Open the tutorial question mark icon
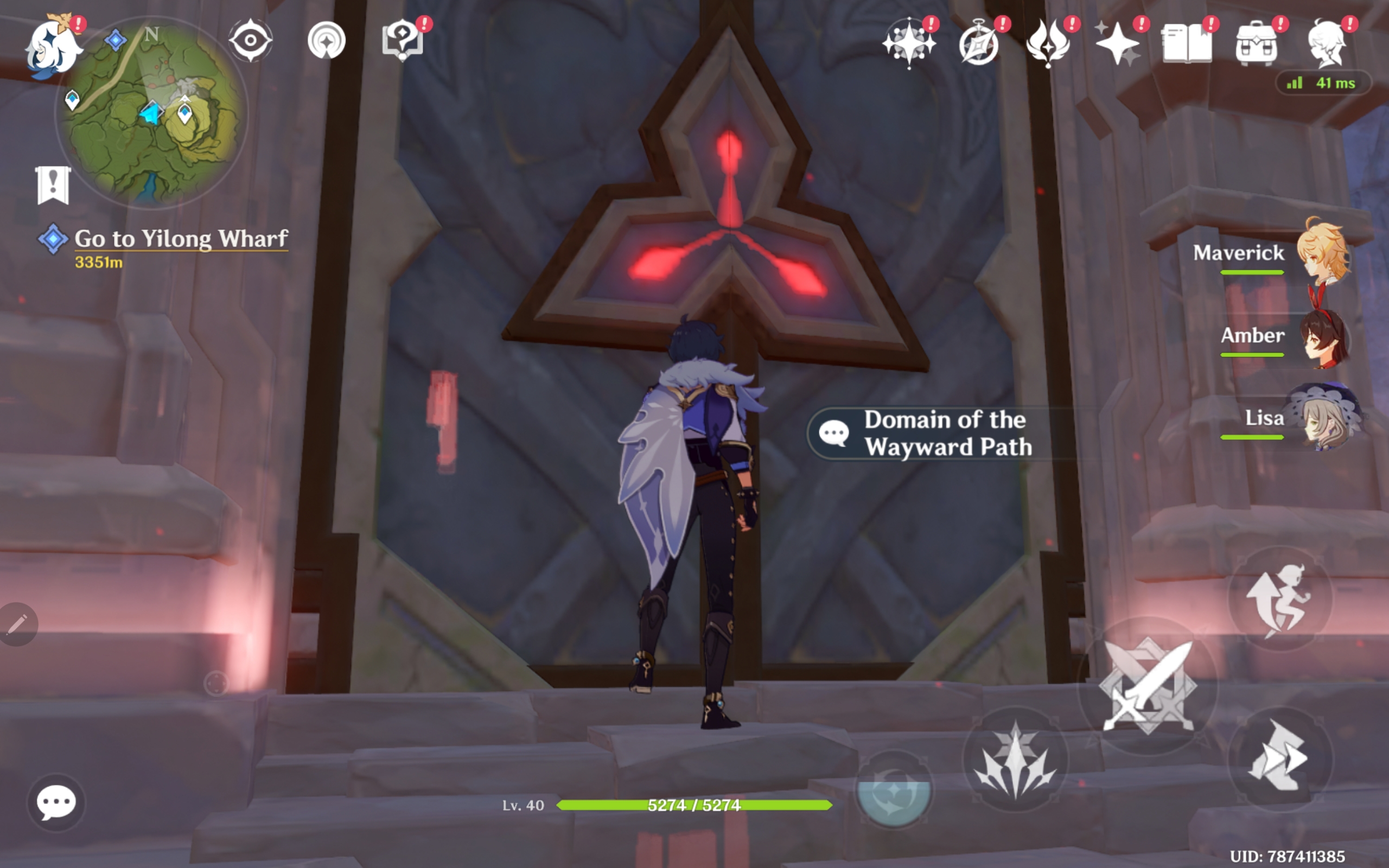Screen dimensions: 1389x868 (402, 40)
